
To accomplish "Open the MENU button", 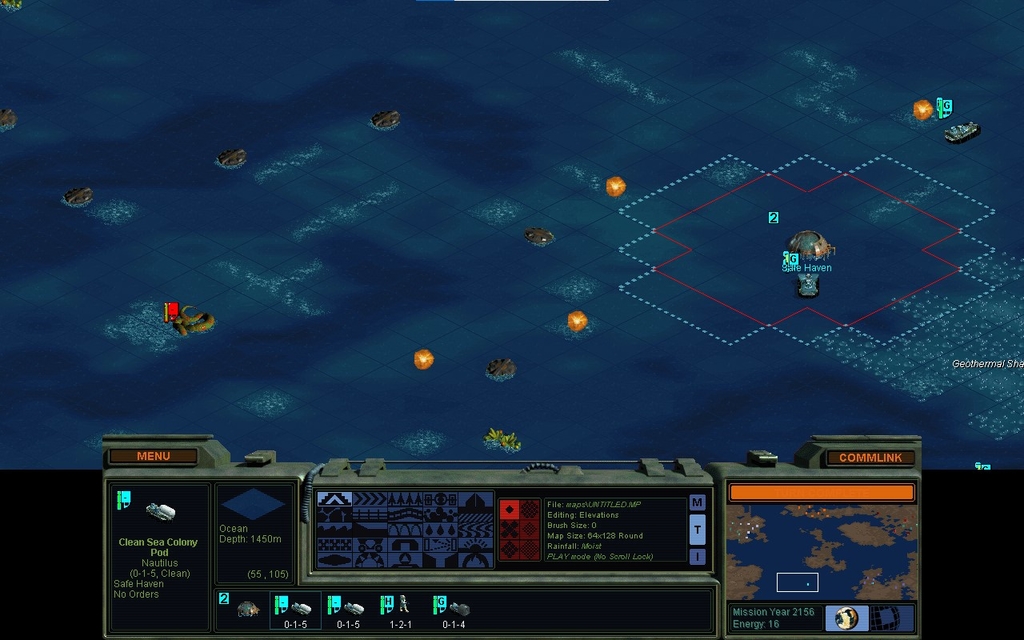I will click(x=153, y=456).
